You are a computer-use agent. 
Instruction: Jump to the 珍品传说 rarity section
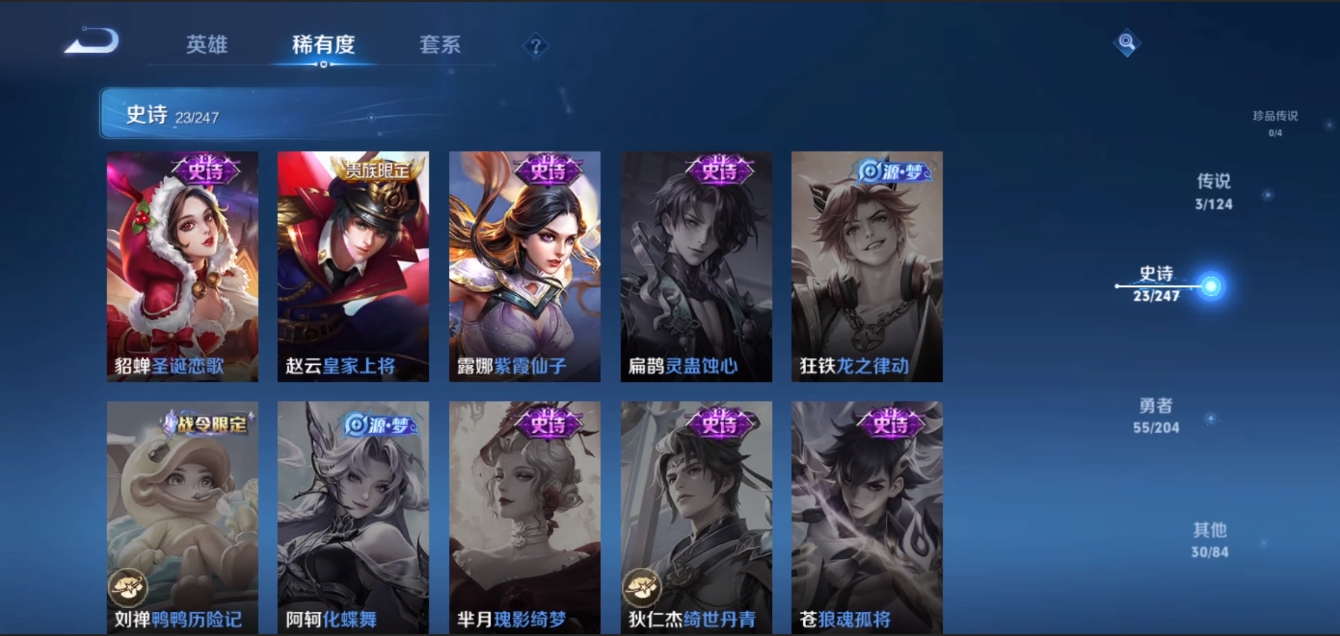pyautogui.click(x=1275, y=122)
